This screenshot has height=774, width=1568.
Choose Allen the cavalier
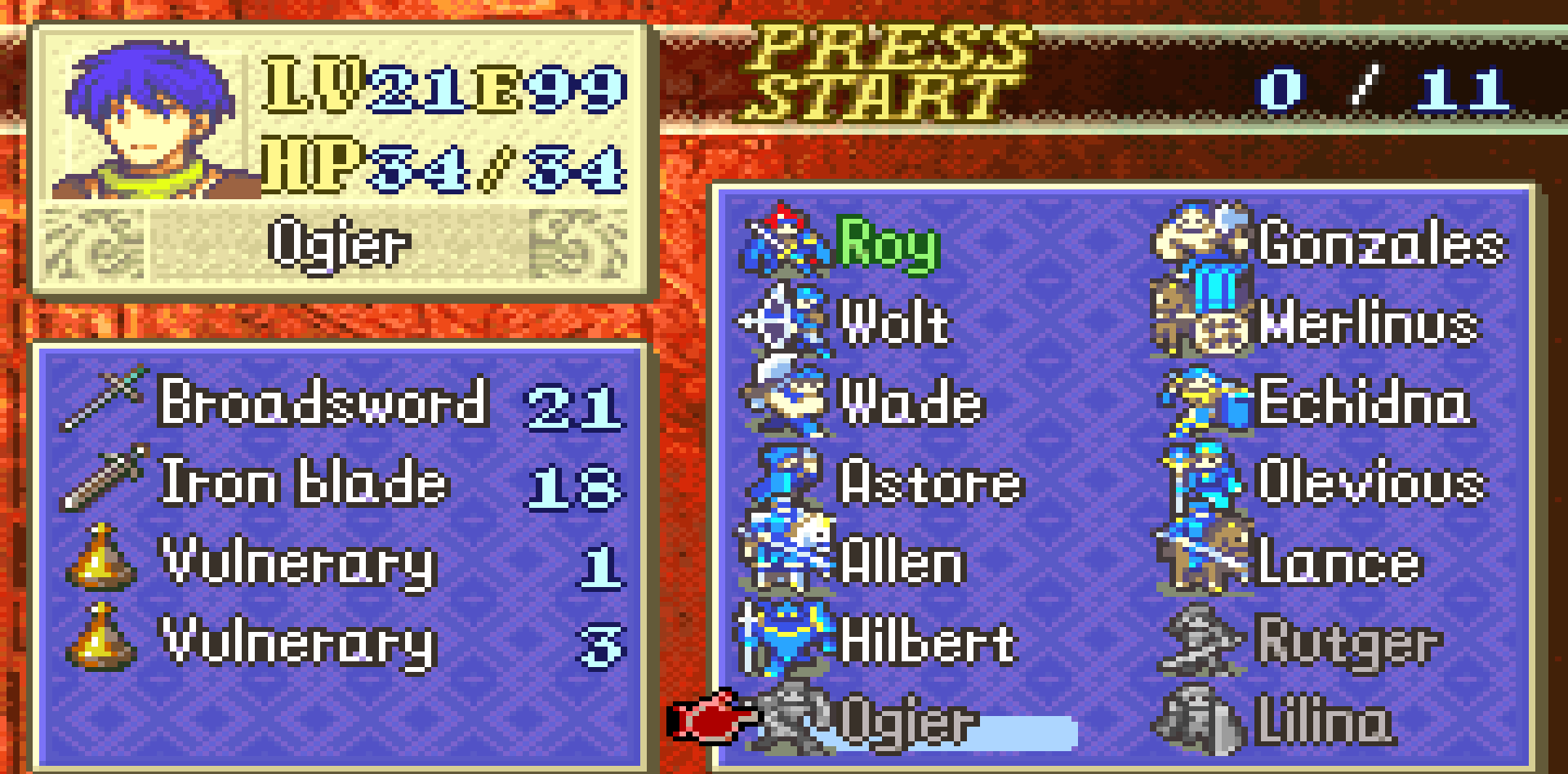tap(902, 562)
